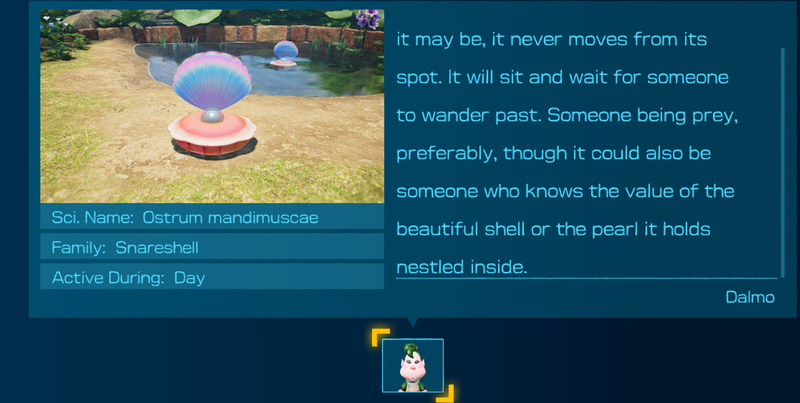Click the Snareshell creature photo
Viewport: 800px width, 403px height.
212,105
